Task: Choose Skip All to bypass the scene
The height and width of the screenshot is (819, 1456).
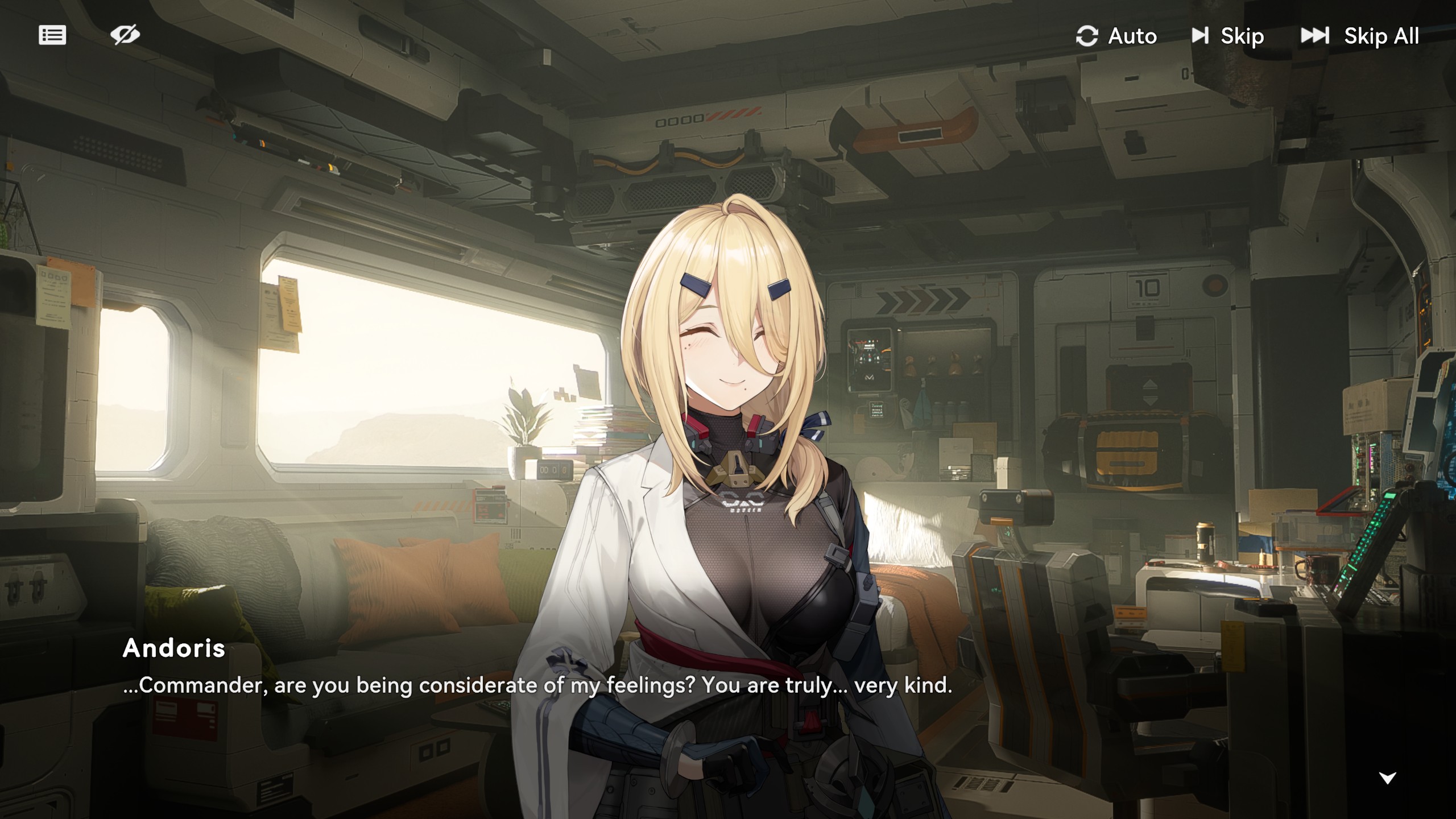Action: coord(1360,36)
